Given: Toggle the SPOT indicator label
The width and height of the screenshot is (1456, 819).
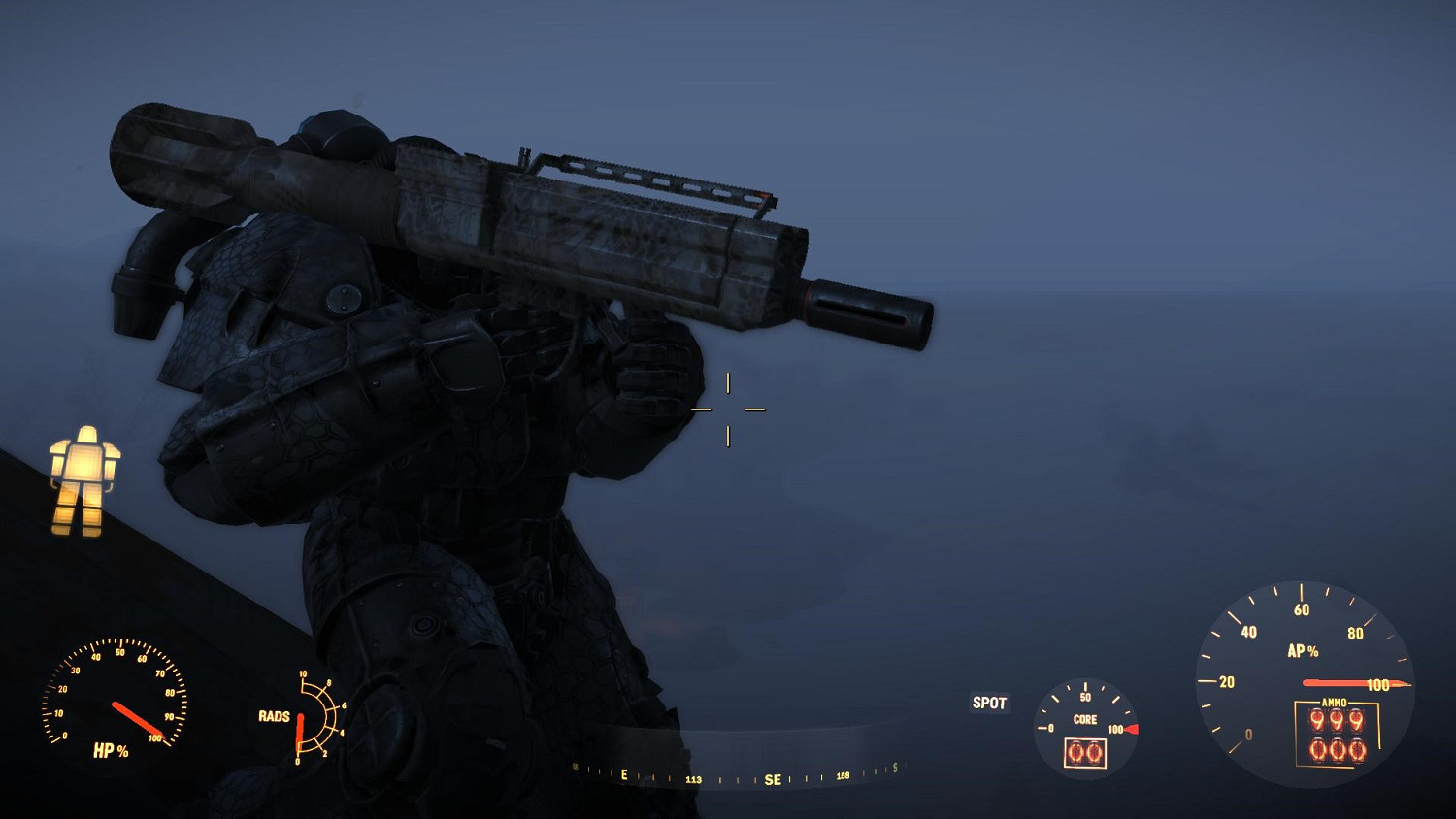Looking at the screenshot, I should pyautogui.click(x=989, y=703).
